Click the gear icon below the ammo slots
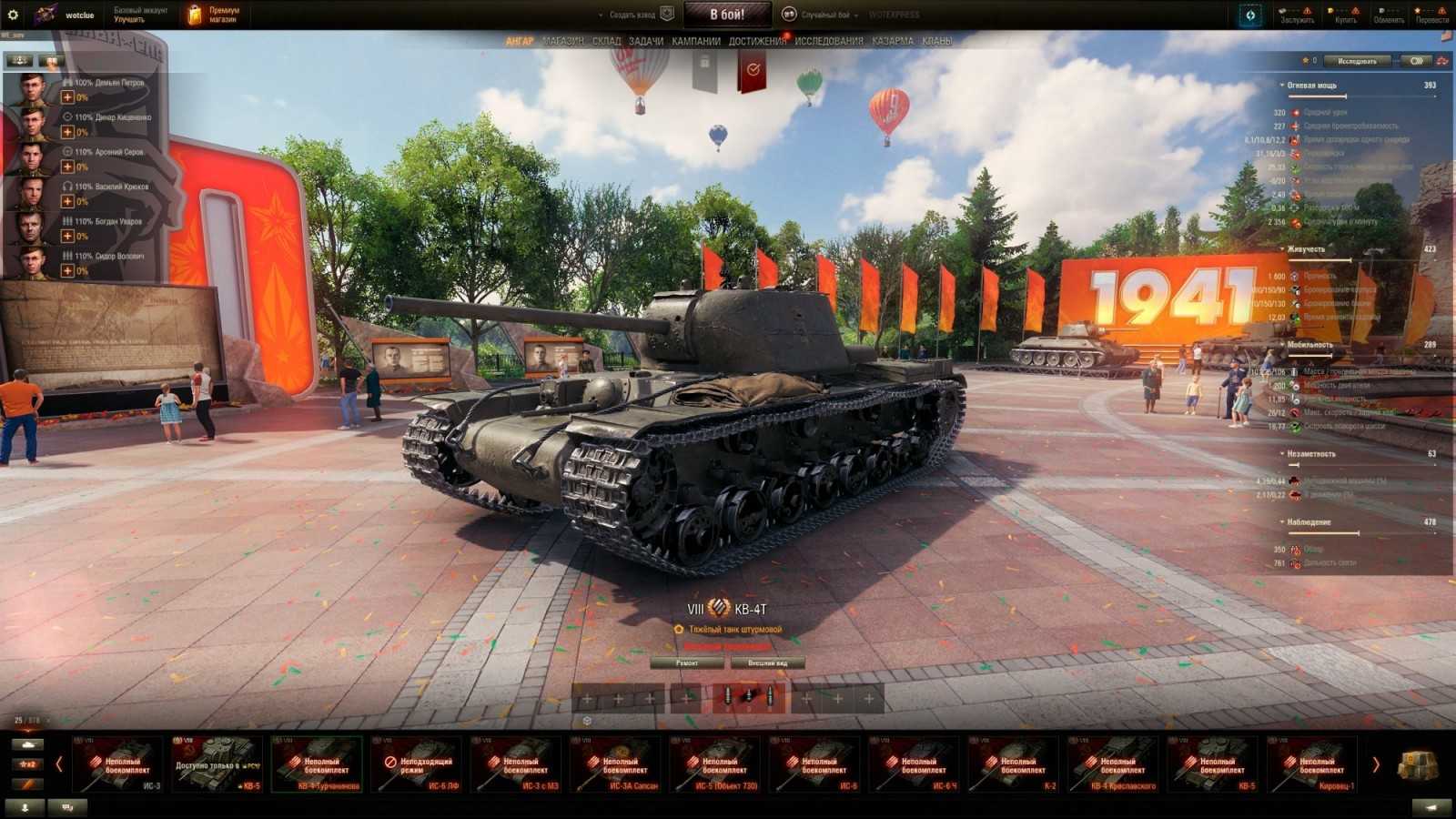 [587, 718]
